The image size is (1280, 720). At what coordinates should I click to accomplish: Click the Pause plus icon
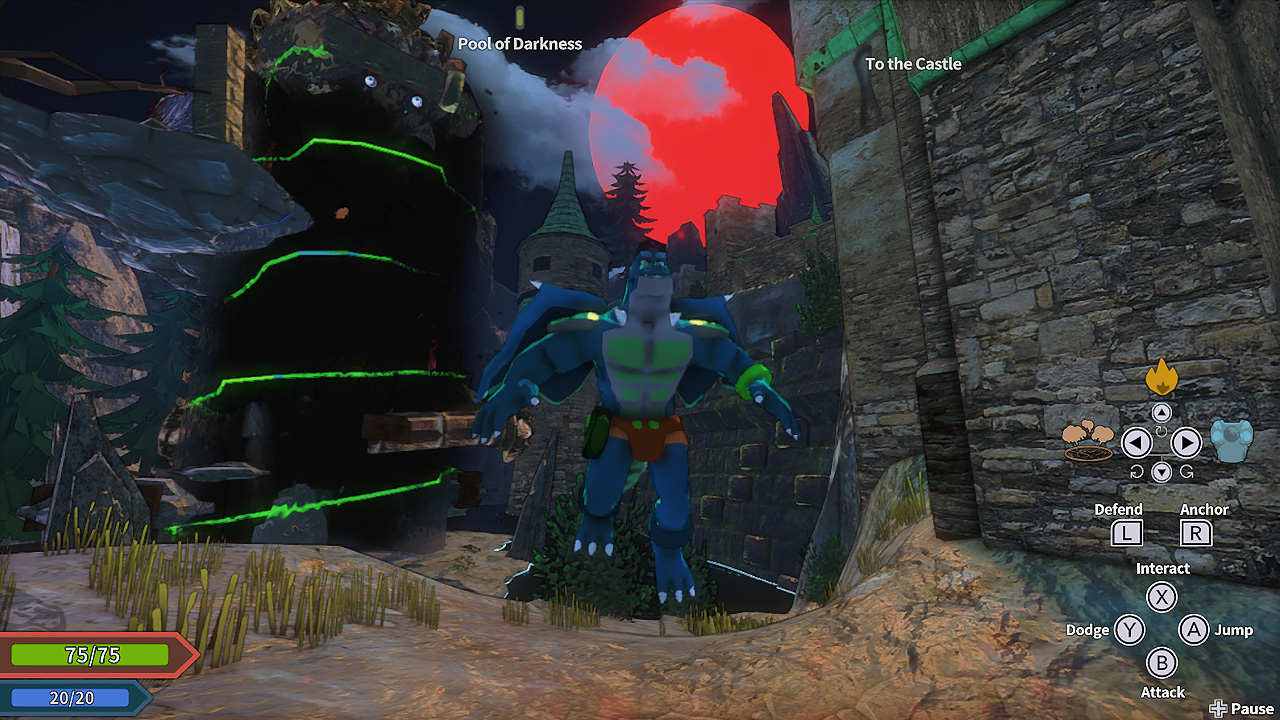1220,707
